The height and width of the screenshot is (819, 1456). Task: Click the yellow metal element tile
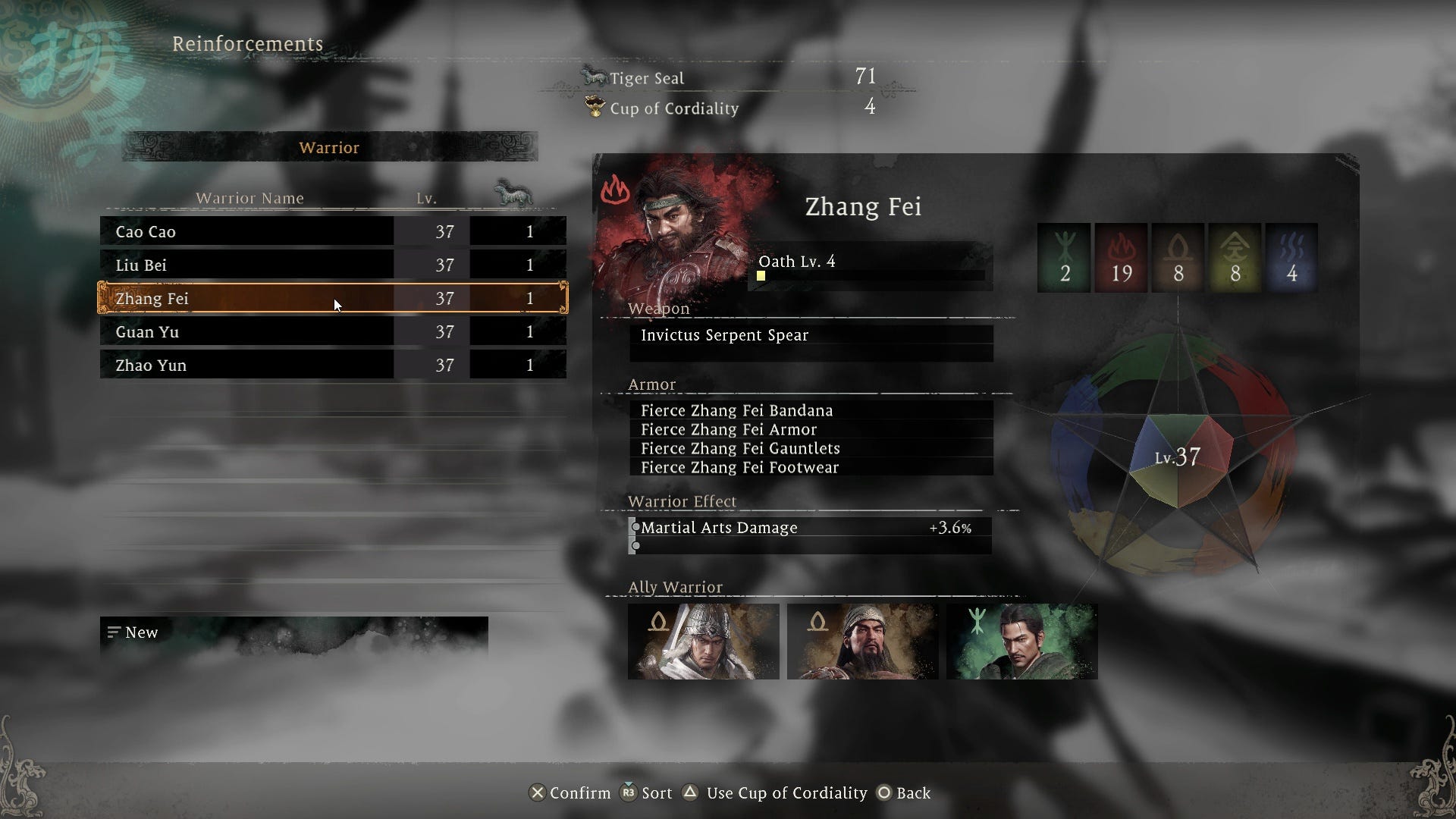coord(1235,258)
